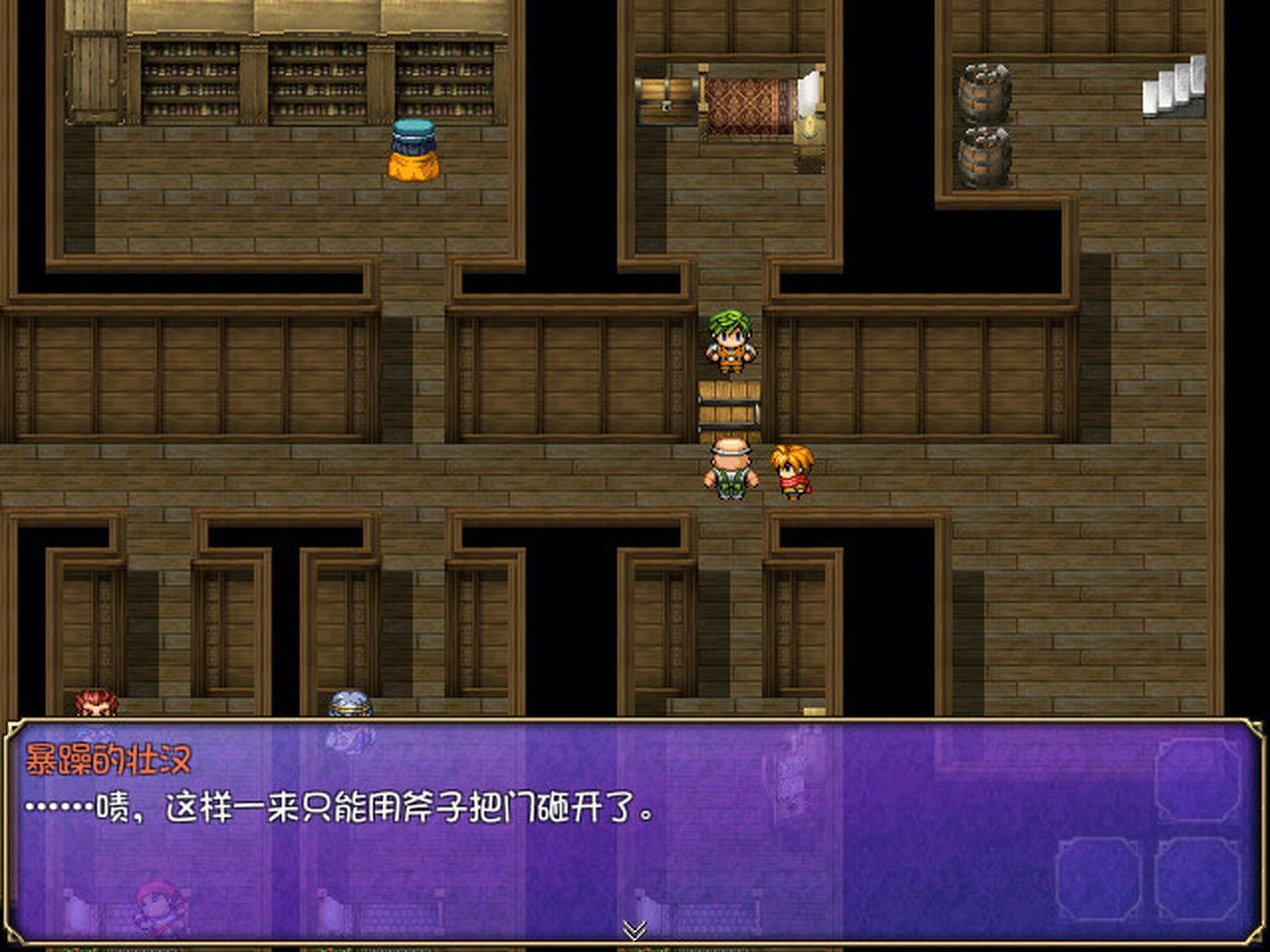Image resolution: width=1270 pixels, height=952 pixels.
Task: Click the down-arrow to advance the dialogue
Action: coord(634,930)
